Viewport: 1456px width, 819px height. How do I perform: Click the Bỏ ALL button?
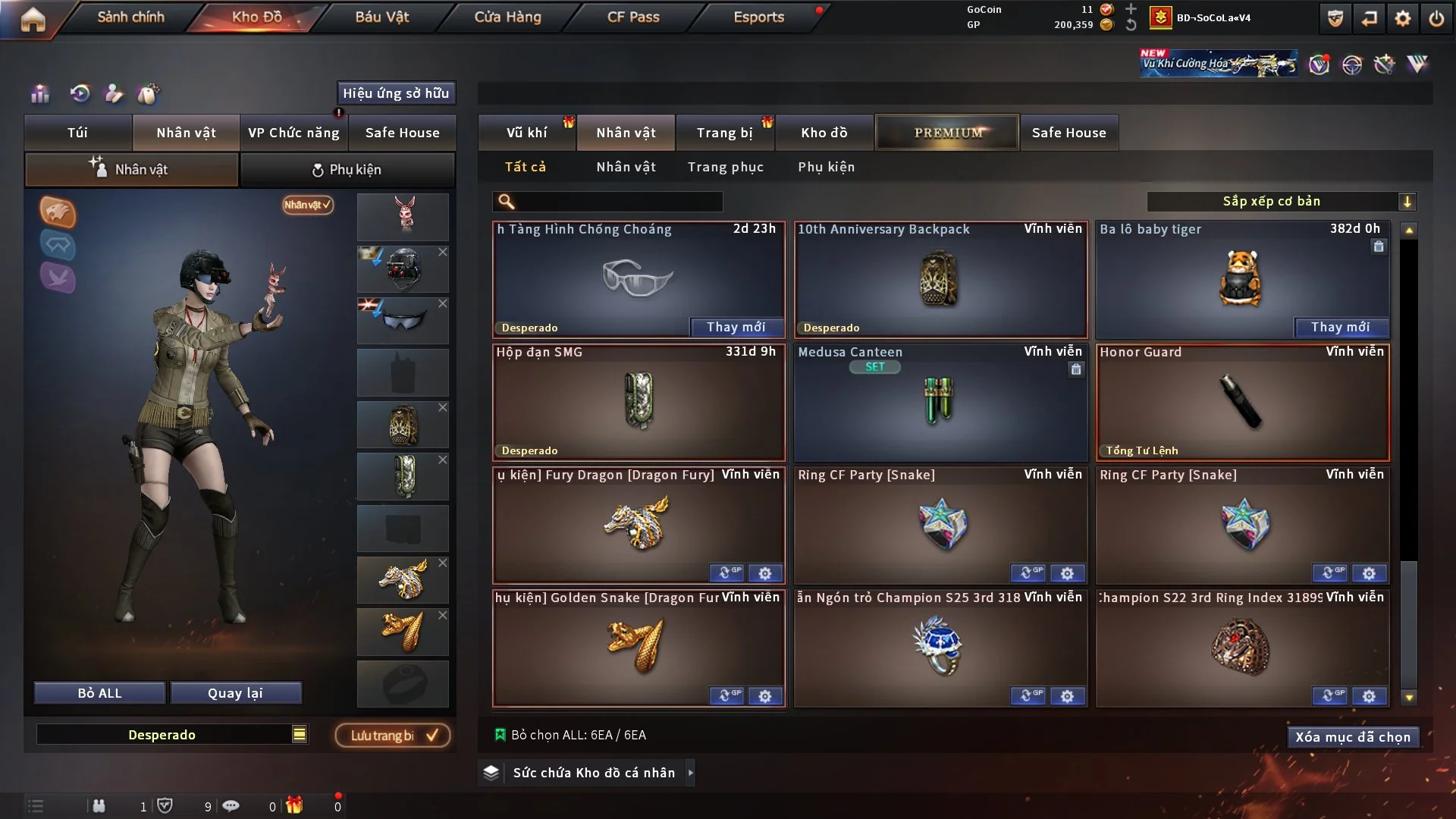(99, 693)
